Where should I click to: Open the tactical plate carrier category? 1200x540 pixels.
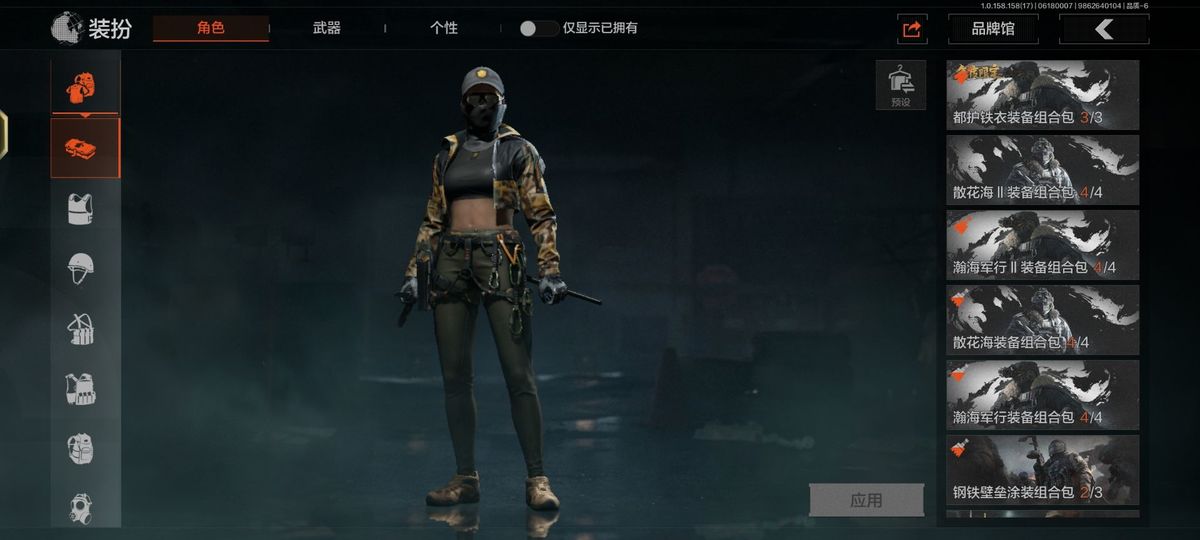(x=80, y=388)
